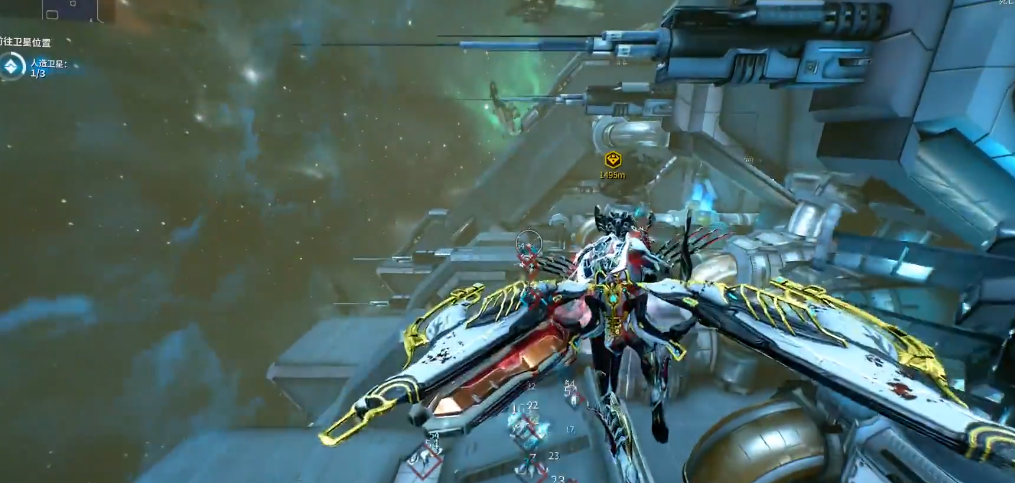Click the satellite objective tracker icon

click(12, 67)
